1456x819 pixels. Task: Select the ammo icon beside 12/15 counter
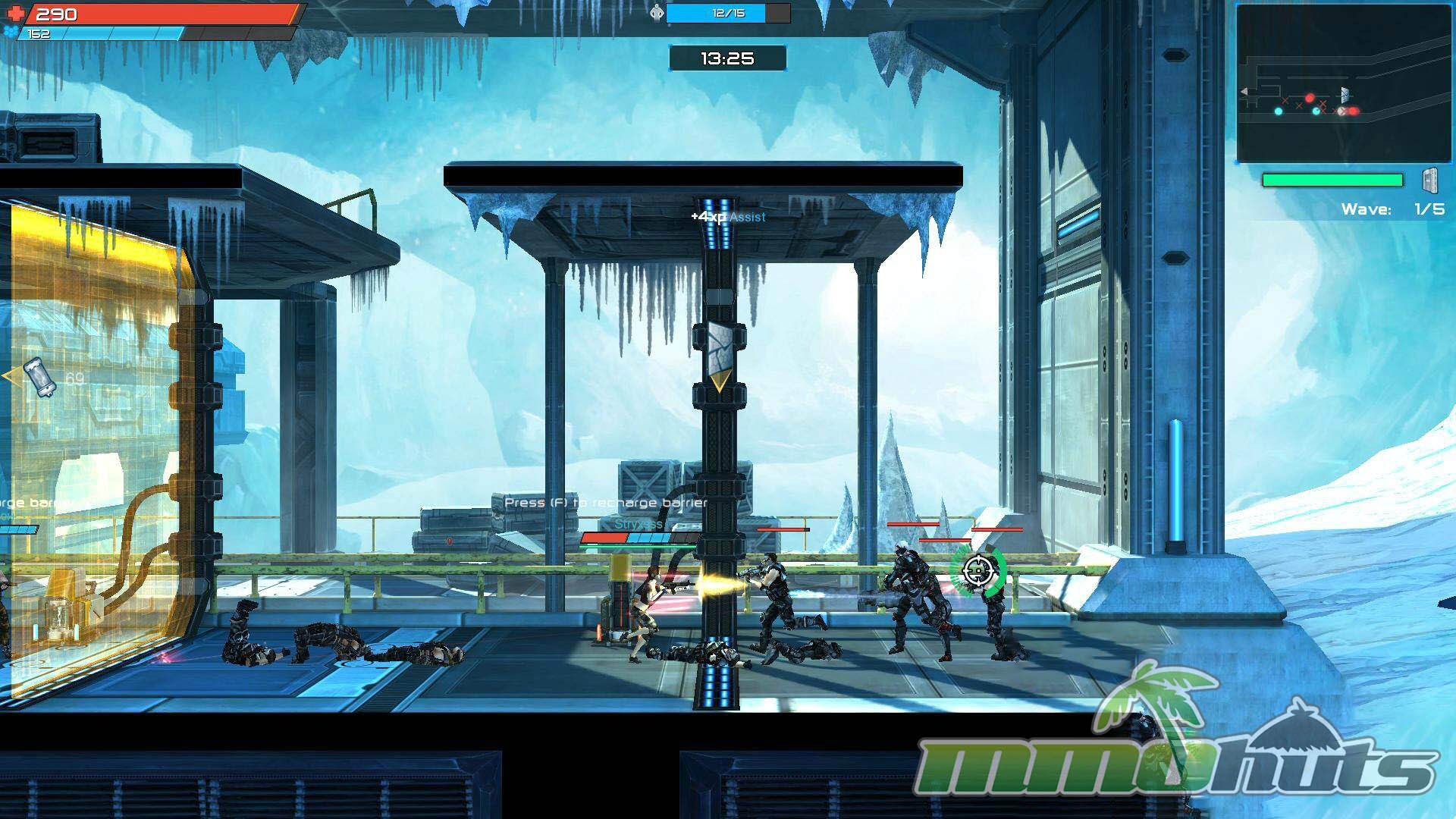657,13
